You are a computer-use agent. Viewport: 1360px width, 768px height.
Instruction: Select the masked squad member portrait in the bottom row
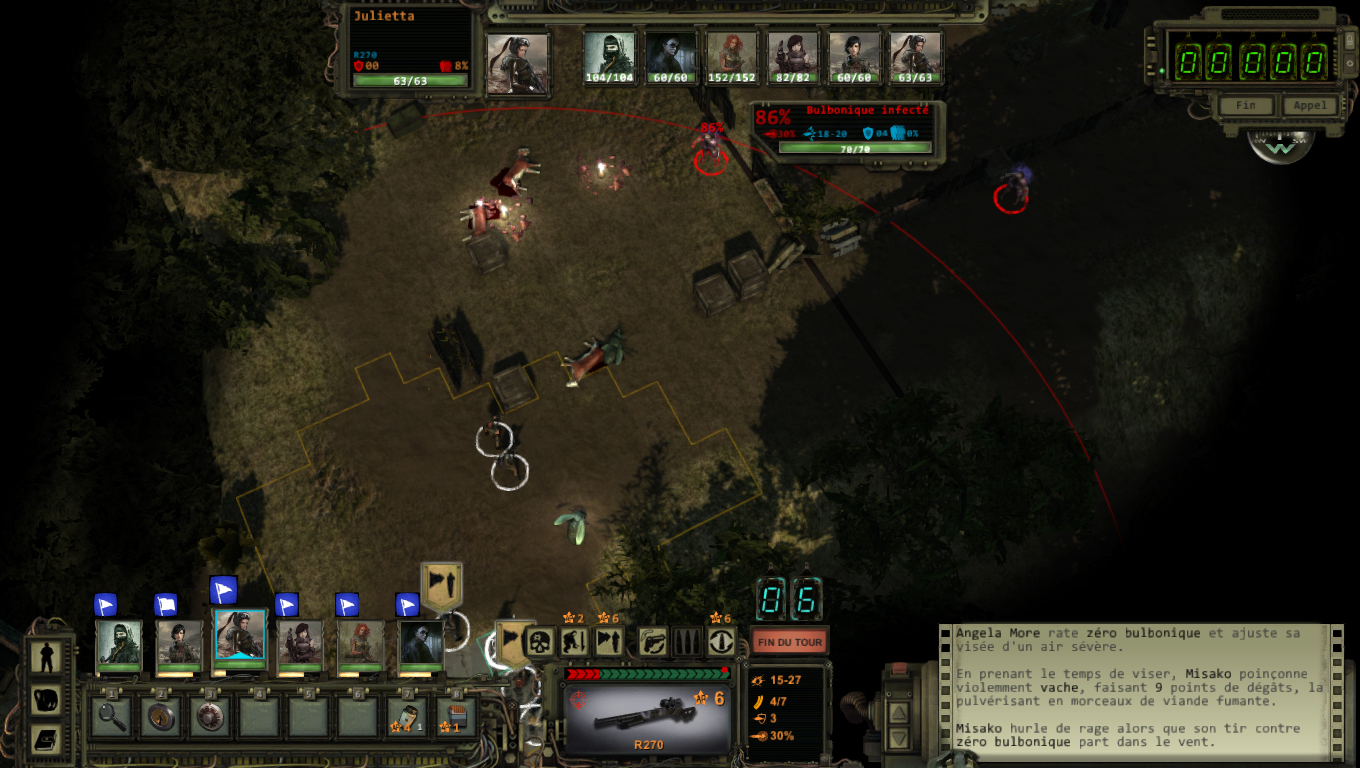click(x=119, y=642)
